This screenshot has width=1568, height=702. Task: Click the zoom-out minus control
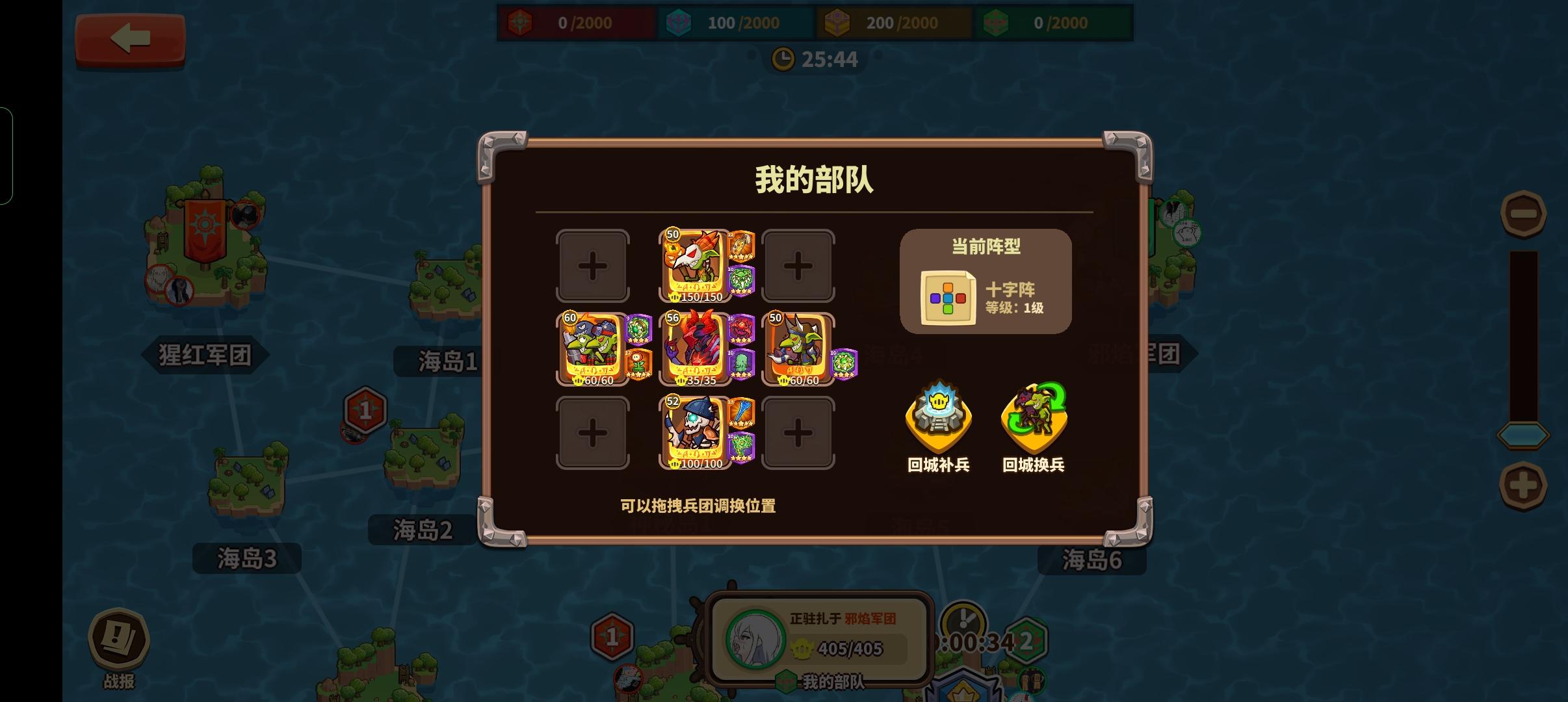[1524, 213]
